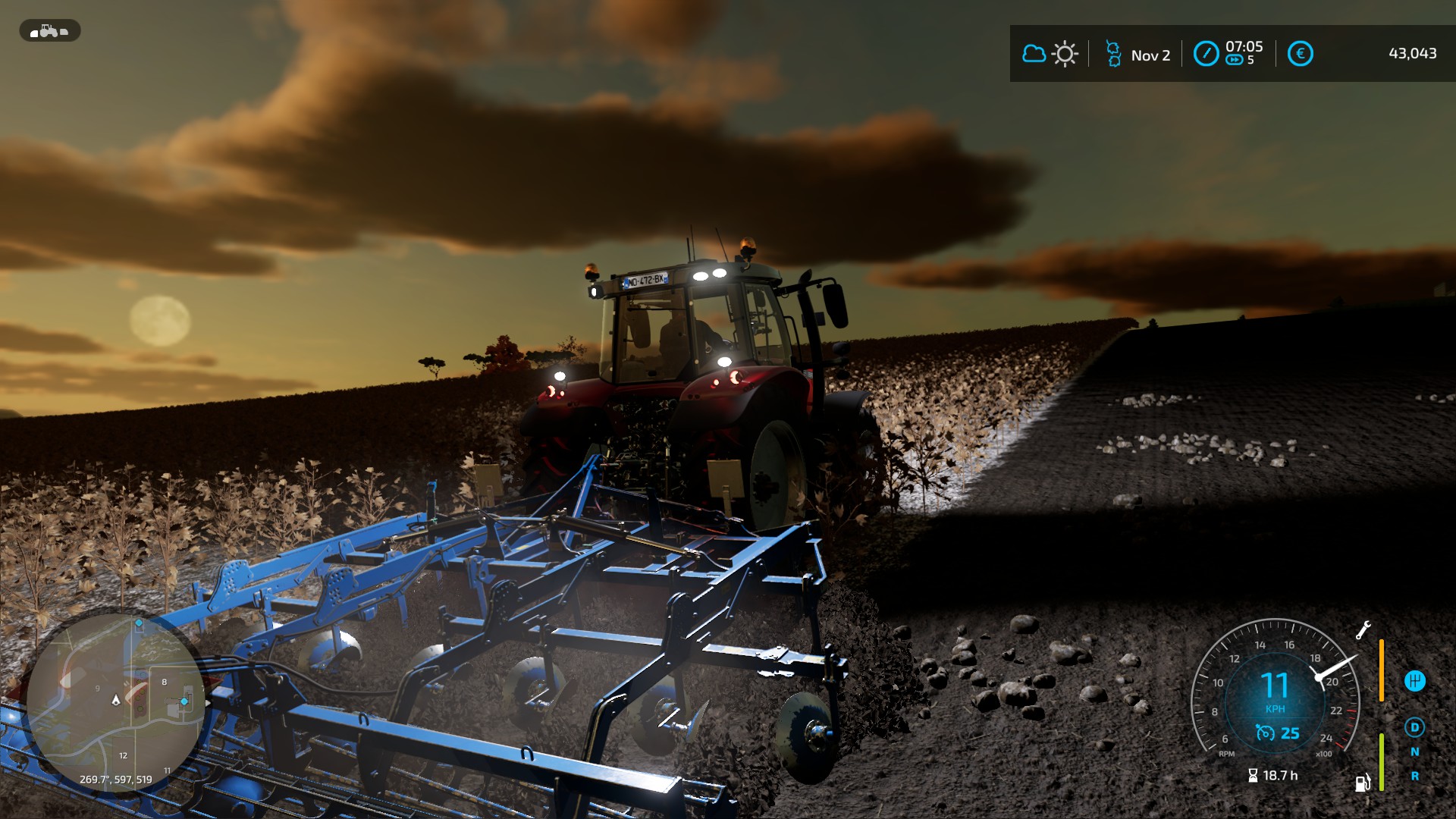1456x819 pixels.
Task: Click the clock icon
Action: [1206, 54]
